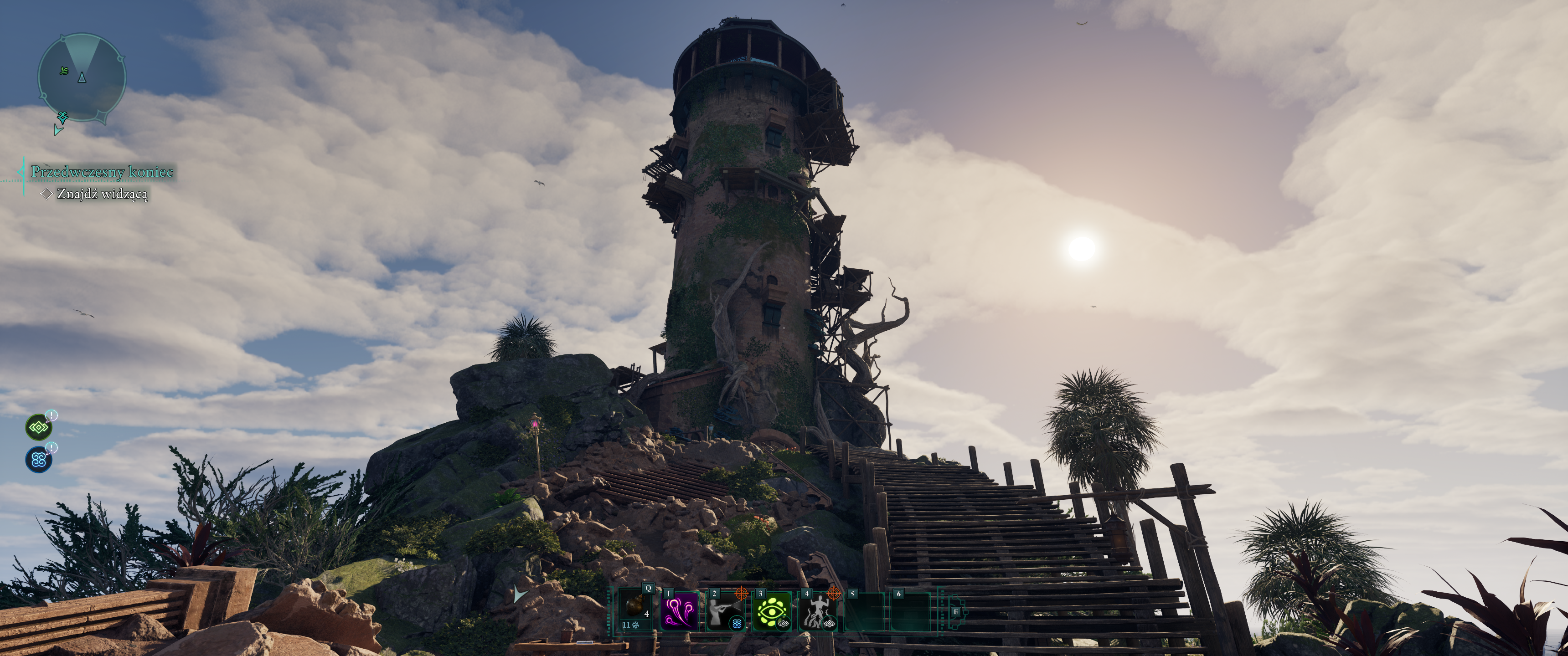Click the teal quest marker below minimap
Image resolution: width=1568 pixels, height=656 pixels.
62,116
